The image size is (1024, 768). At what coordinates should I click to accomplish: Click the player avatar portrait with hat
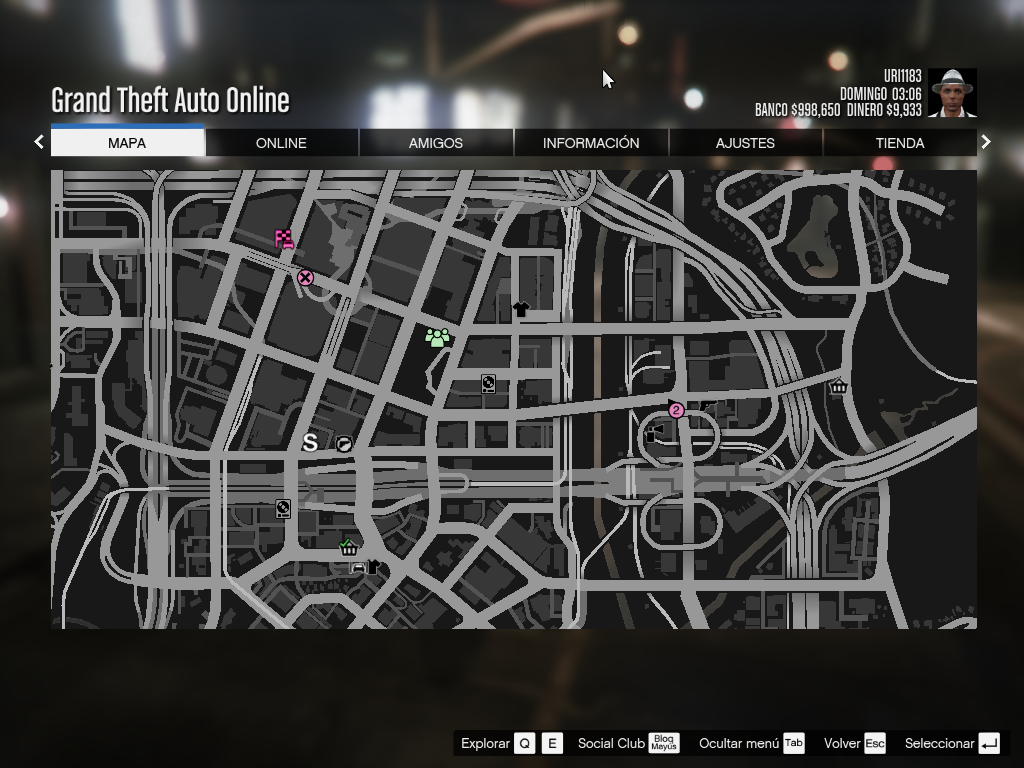point(952,93)
